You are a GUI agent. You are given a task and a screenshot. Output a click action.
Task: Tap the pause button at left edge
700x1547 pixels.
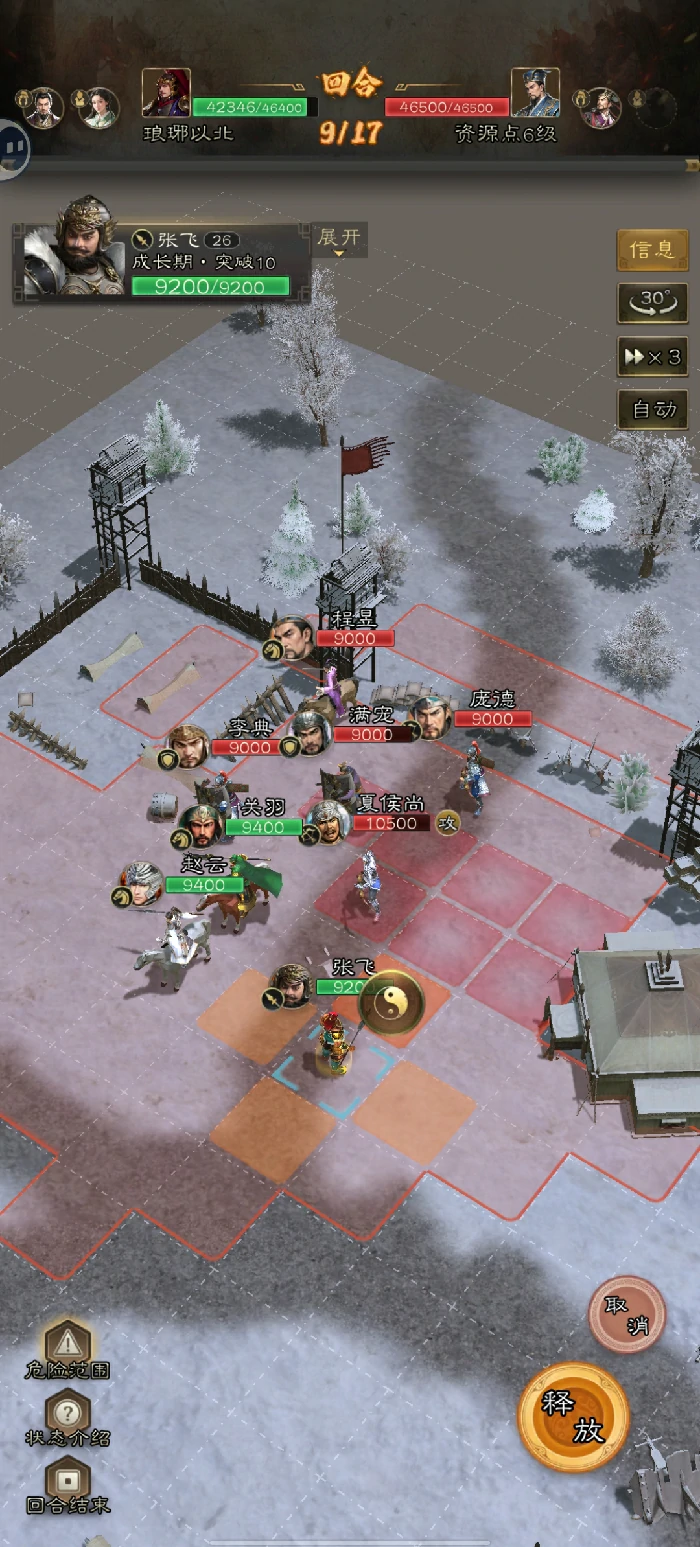[x=12, y=147]
